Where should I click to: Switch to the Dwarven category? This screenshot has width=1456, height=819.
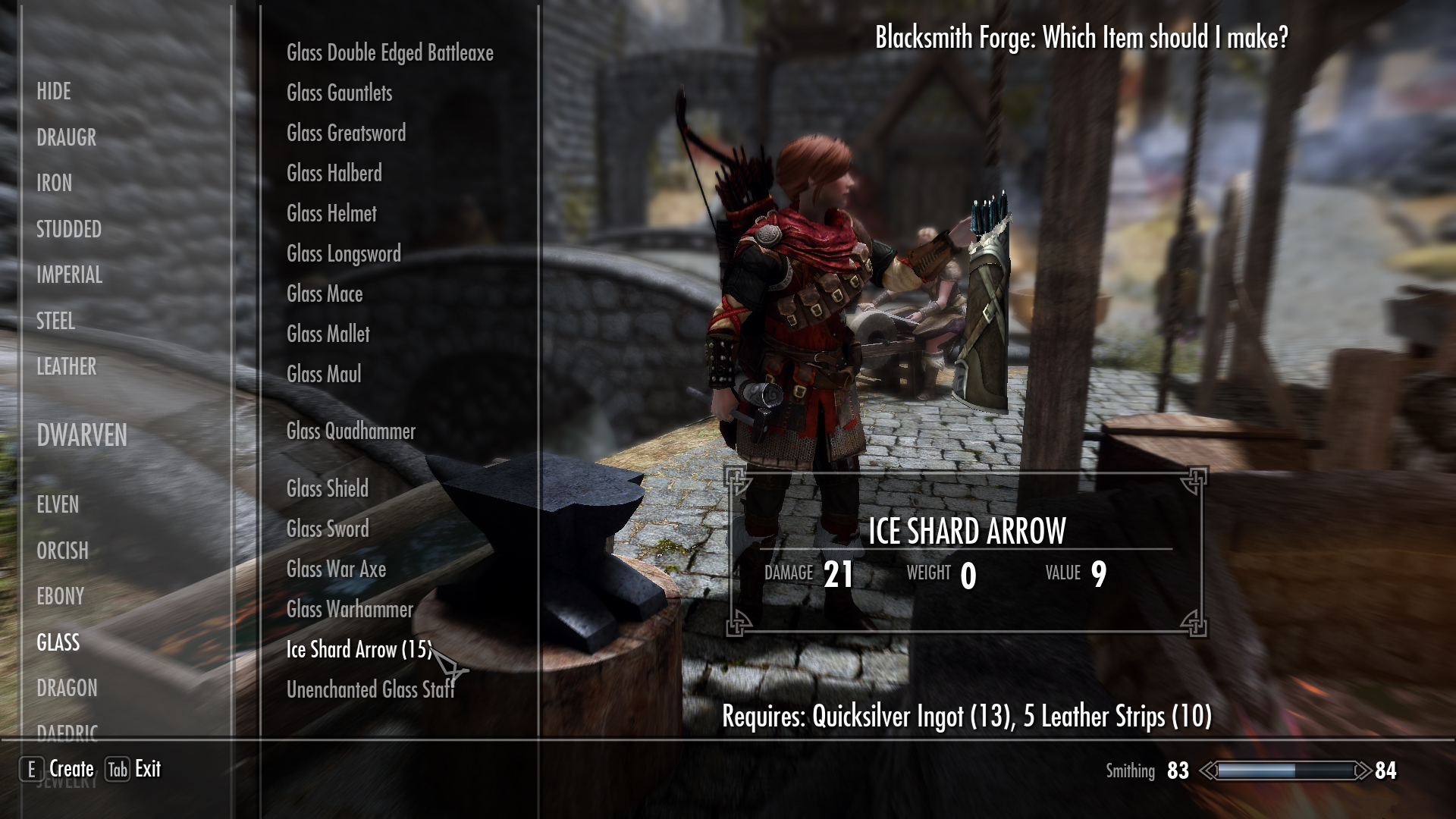[82, 436]
